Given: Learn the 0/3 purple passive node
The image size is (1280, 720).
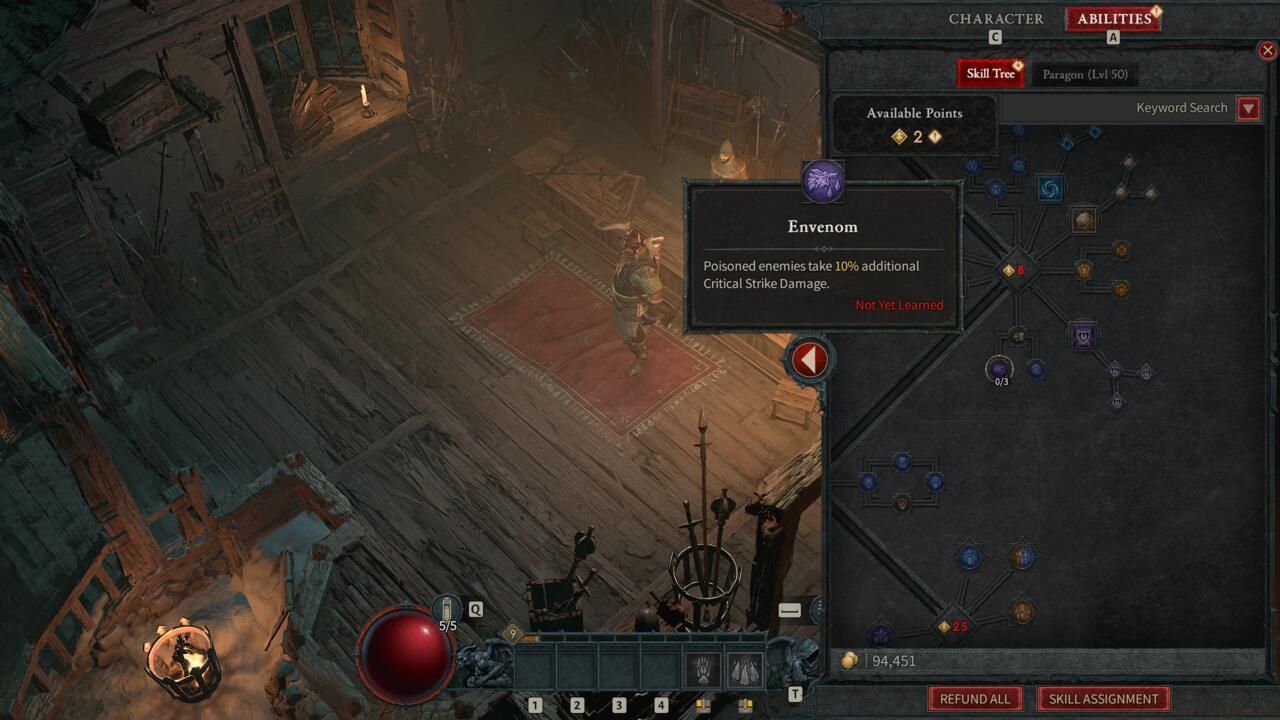Looking at the screenshot, I should (999, 369).
